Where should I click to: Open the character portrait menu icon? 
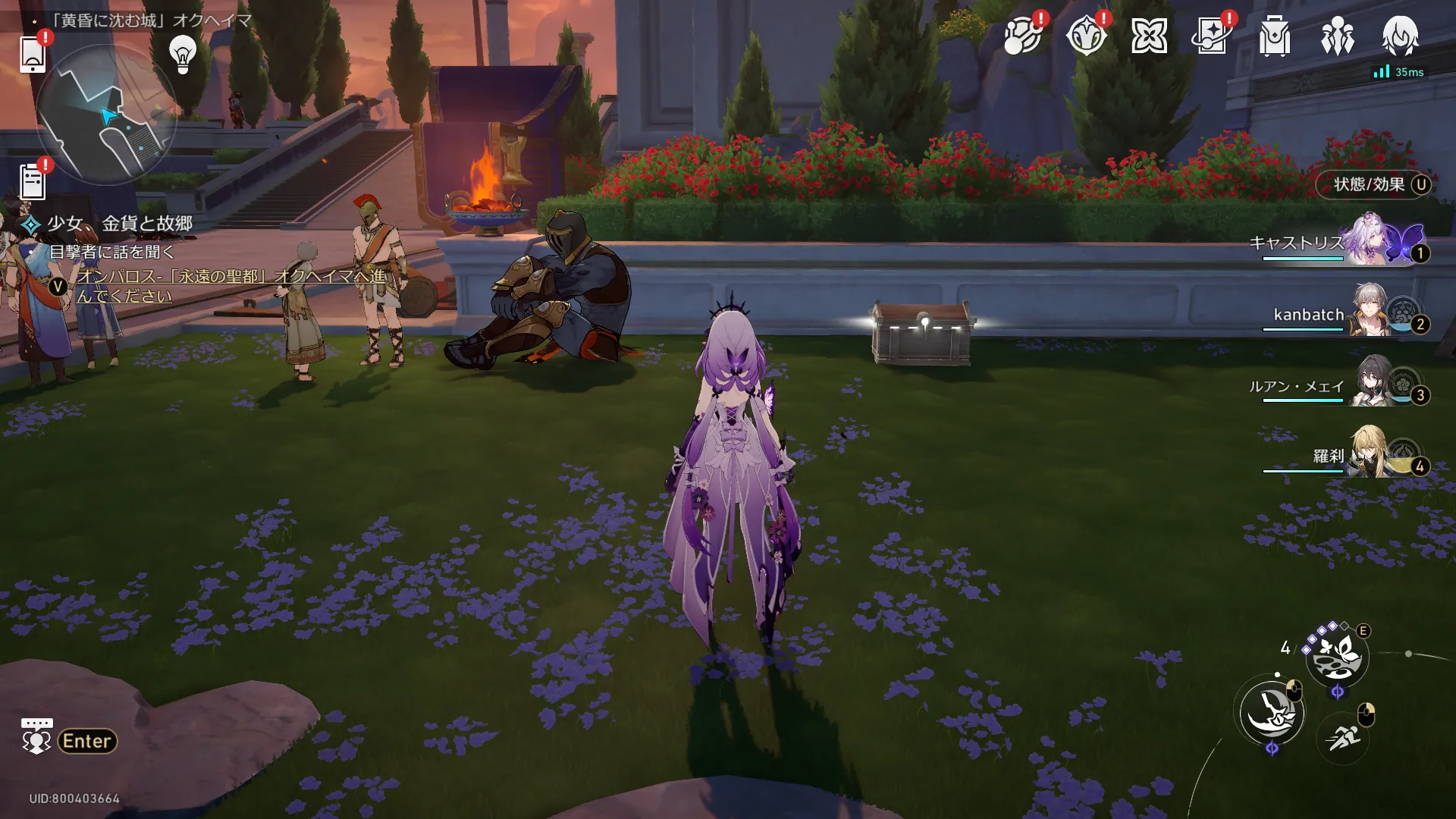tap(1400, 36)
